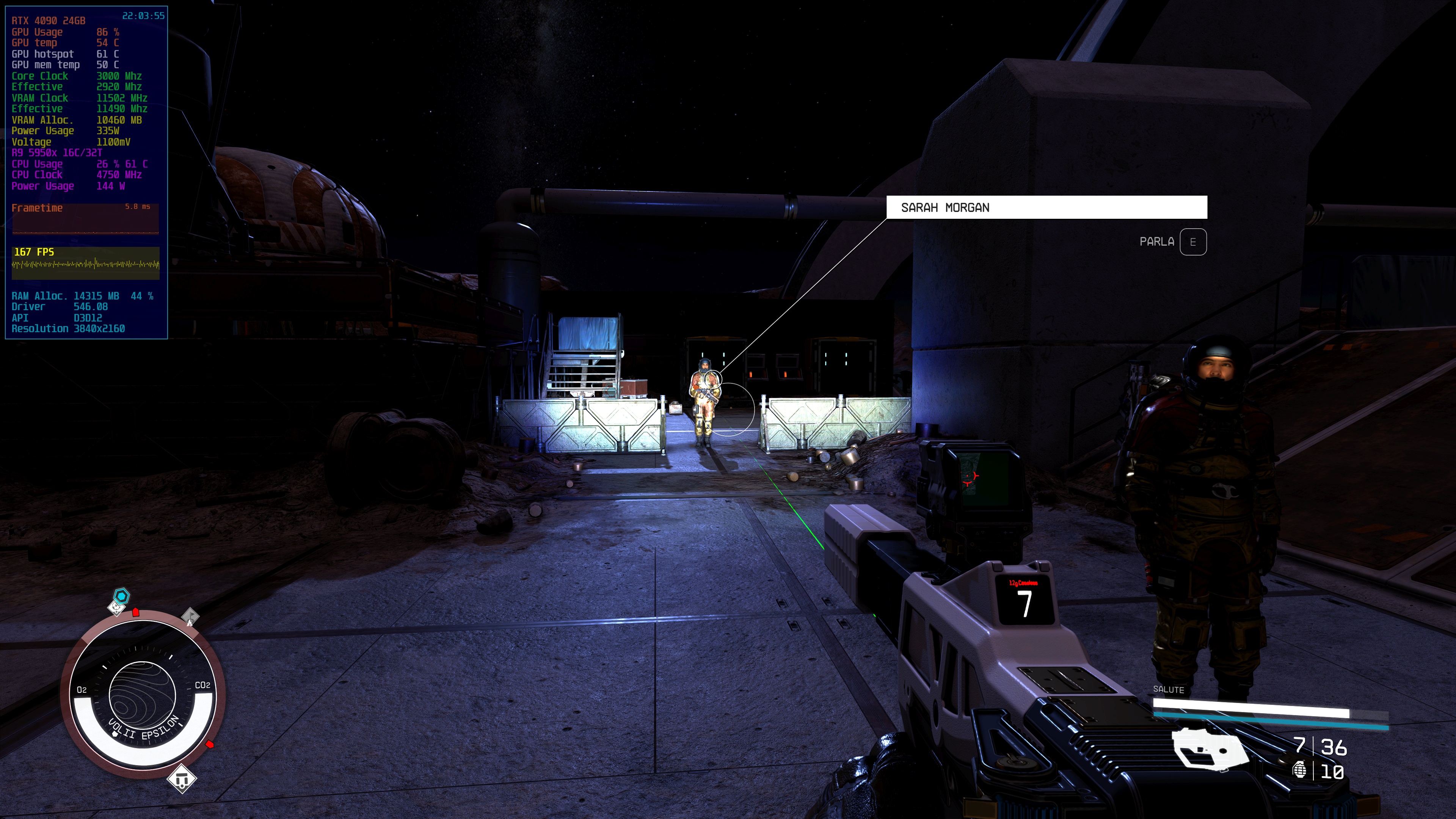1456x819 pixels.
Task: Click the cyan hexagon quest marker
Action: pos(121,596)
